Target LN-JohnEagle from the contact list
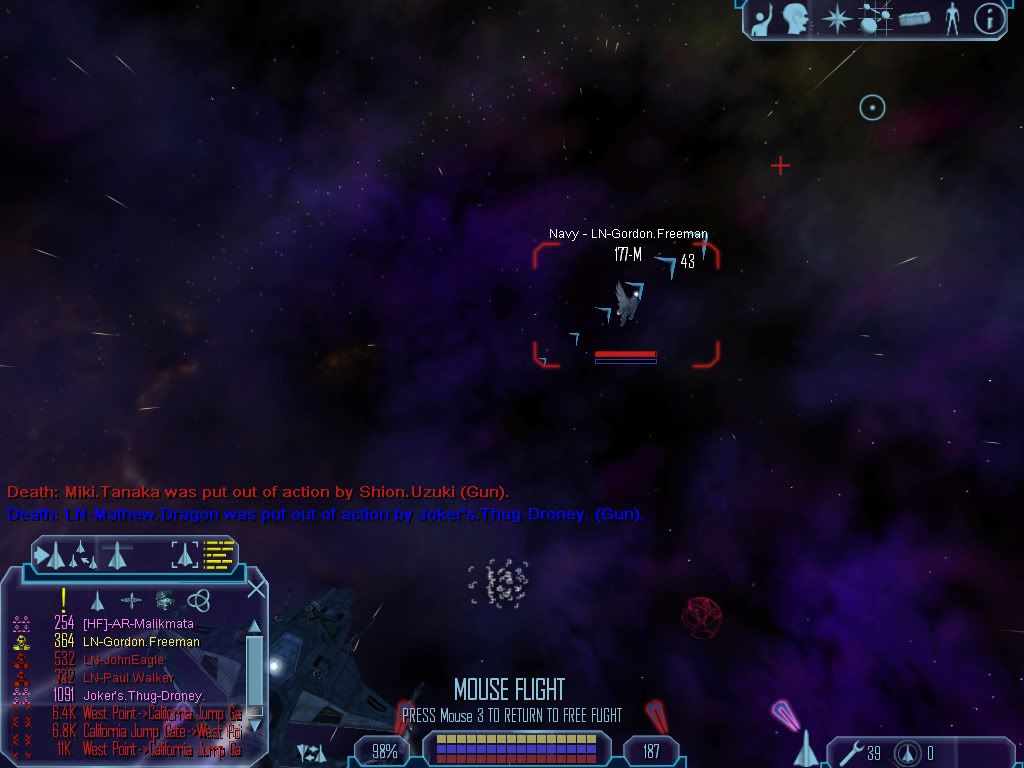Image resolution: width=1024 pixels, height=768 pixels. [x=123, y=660]
